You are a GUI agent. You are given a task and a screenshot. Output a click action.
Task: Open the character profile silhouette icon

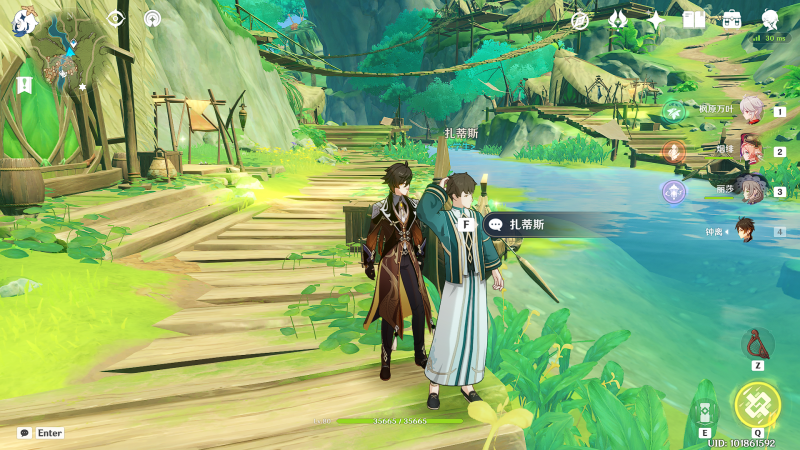pyautogui.click(x=770, y=19)
